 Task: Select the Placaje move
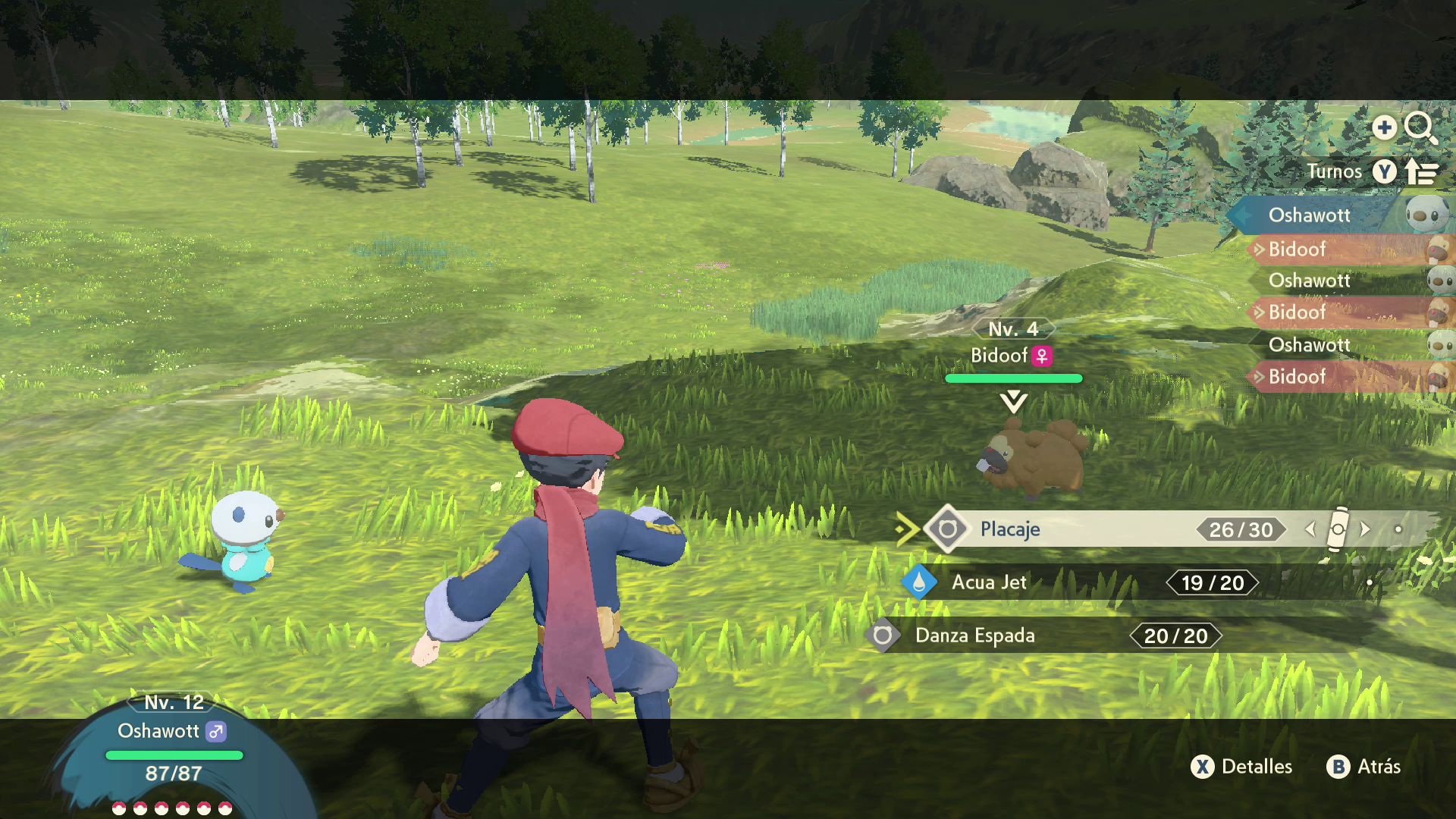click(x=1010, y=529)
